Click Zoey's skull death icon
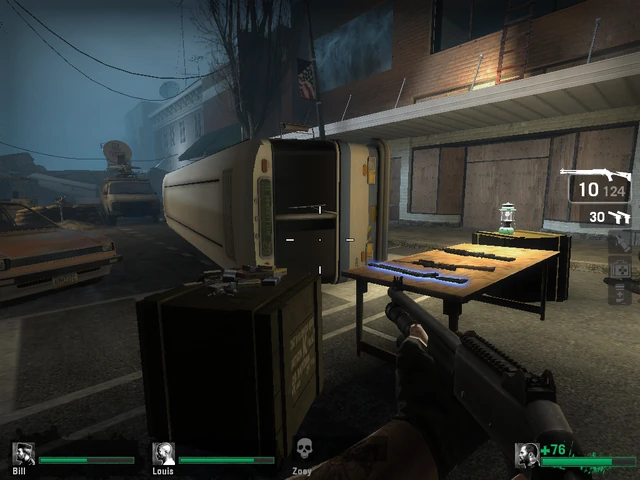This screenshot has width=640, height=480. 304,449
